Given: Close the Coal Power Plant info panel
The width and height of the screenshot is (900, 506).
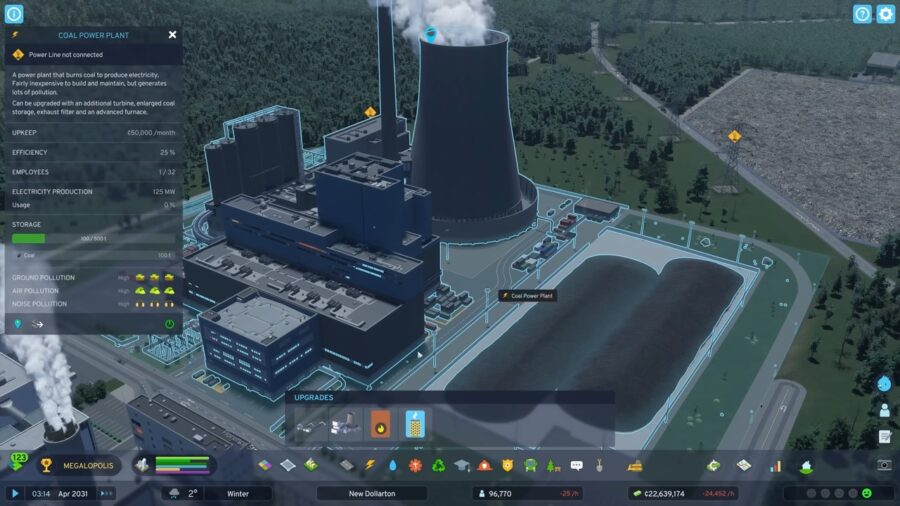Looking at the screenshot, I should (172, 34).
